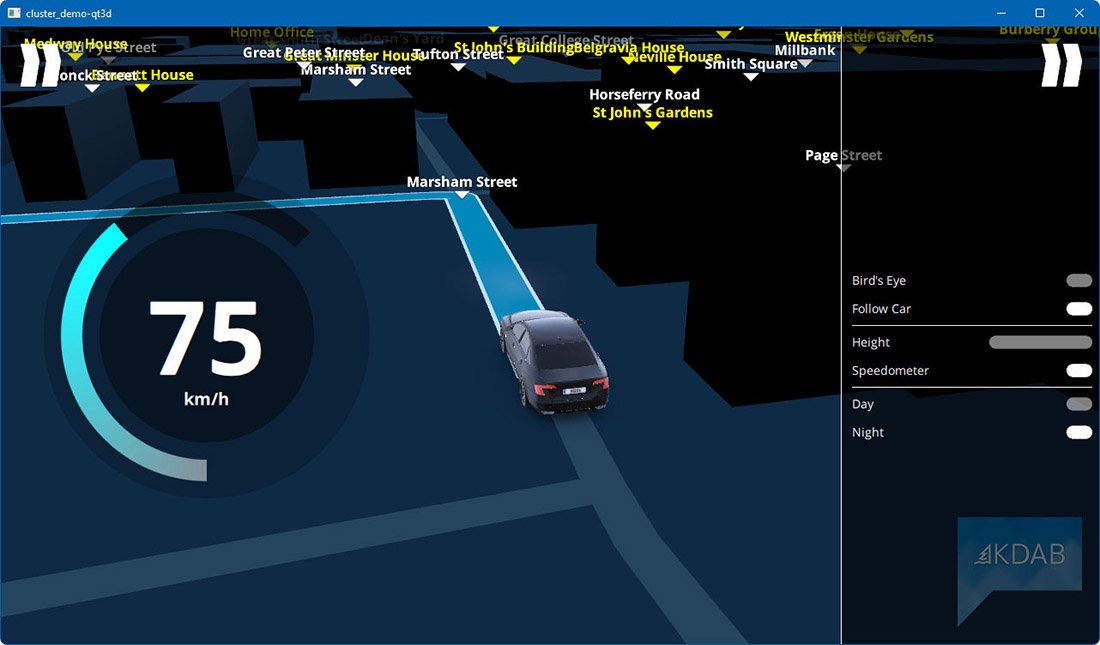This screenshot has height=645, width=1100.
Task: Toggle the Speedometer switch
Action: pos(1079,371)
